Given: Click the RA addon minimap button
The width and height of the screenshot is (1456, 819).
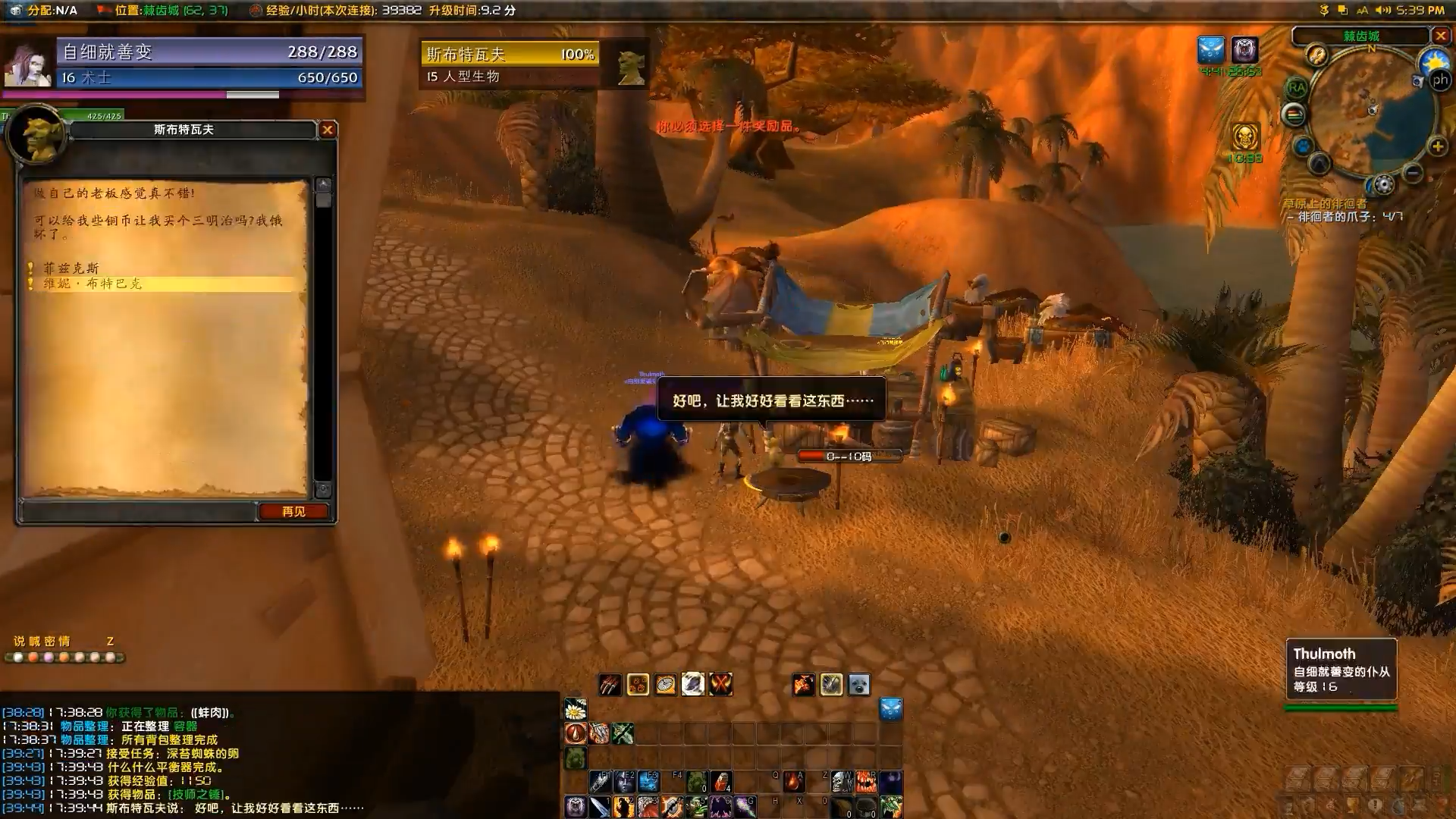Looking at the screenshot, I should click(1297, 88).
